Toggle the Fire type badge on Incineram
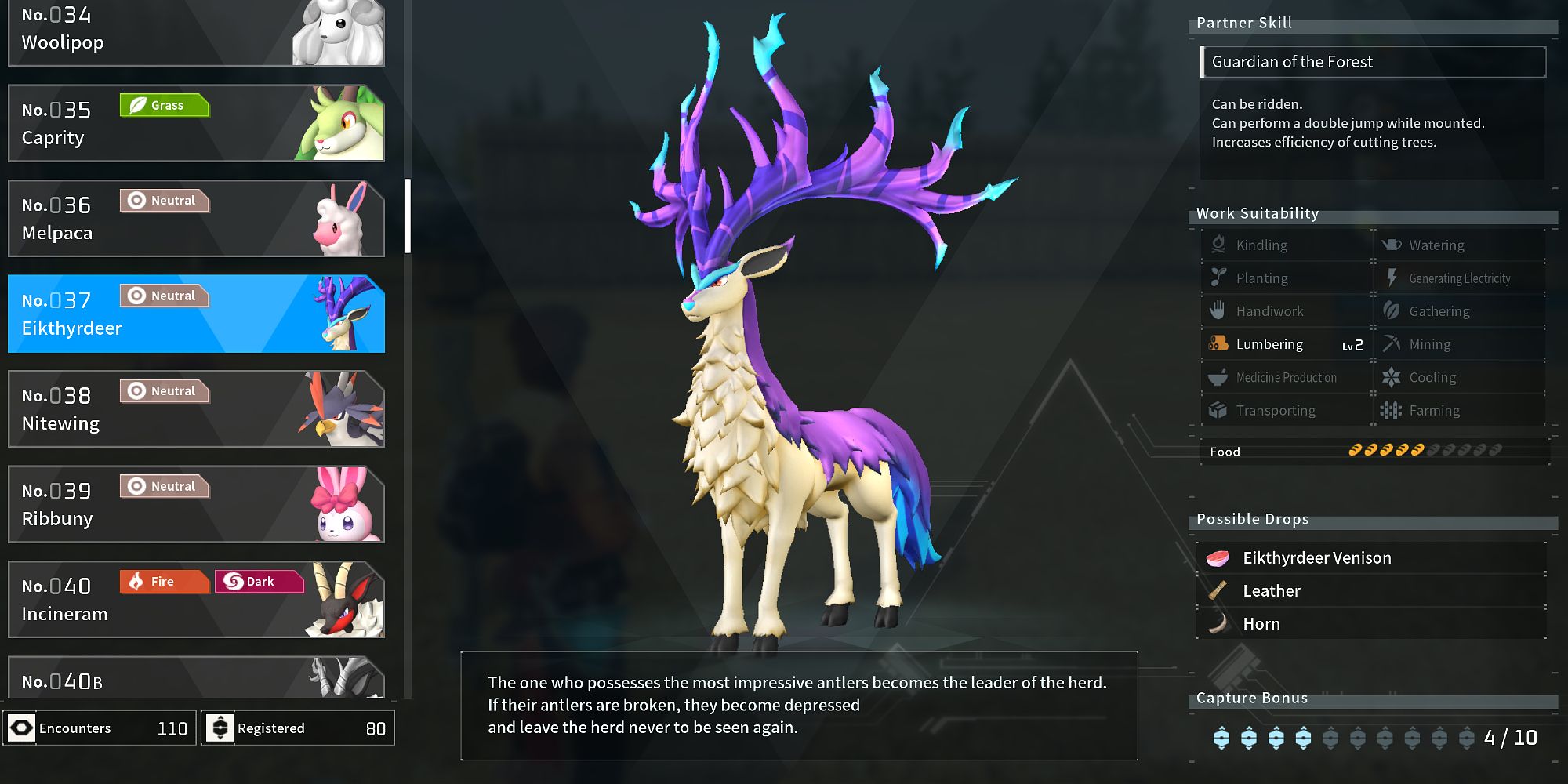The width and height of the screenshot is (1568, 784). pos(163,582)
